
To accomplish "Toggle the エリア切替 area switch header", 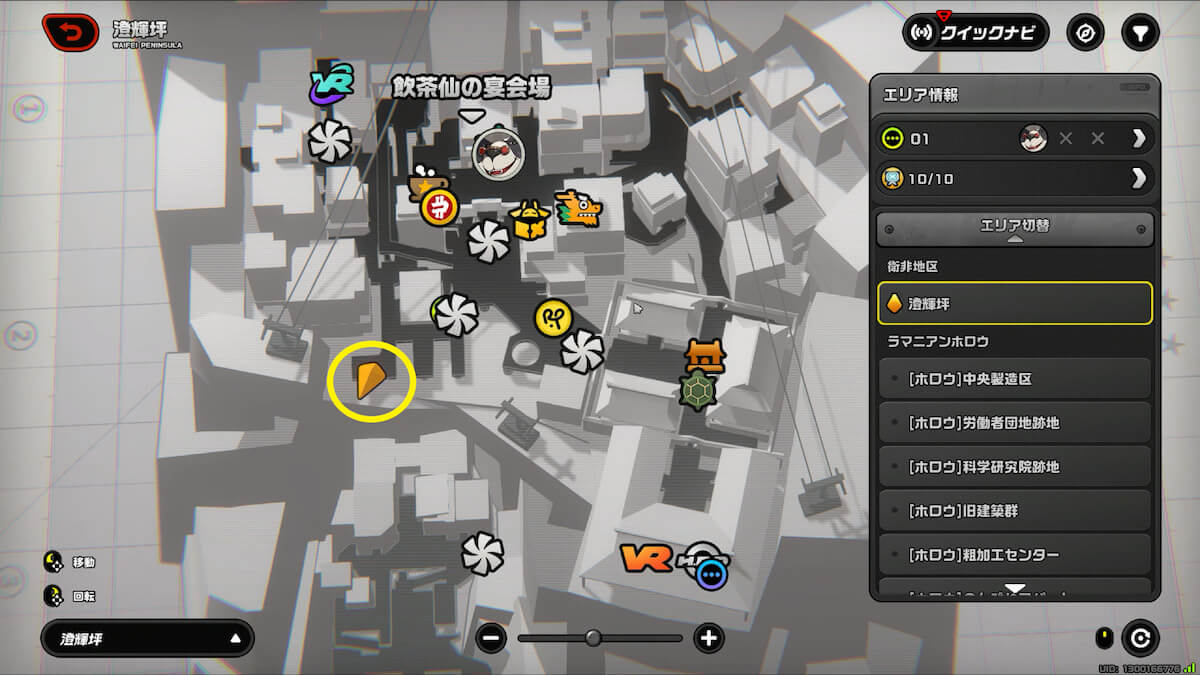I will point(1015,228).
